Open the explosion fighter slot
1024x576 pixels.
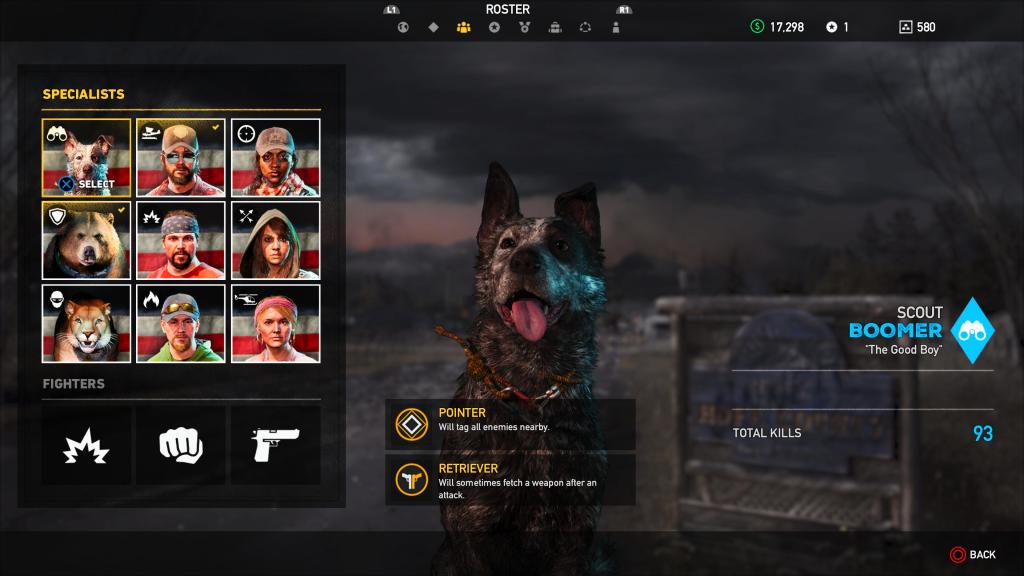[x=86, y=445]
